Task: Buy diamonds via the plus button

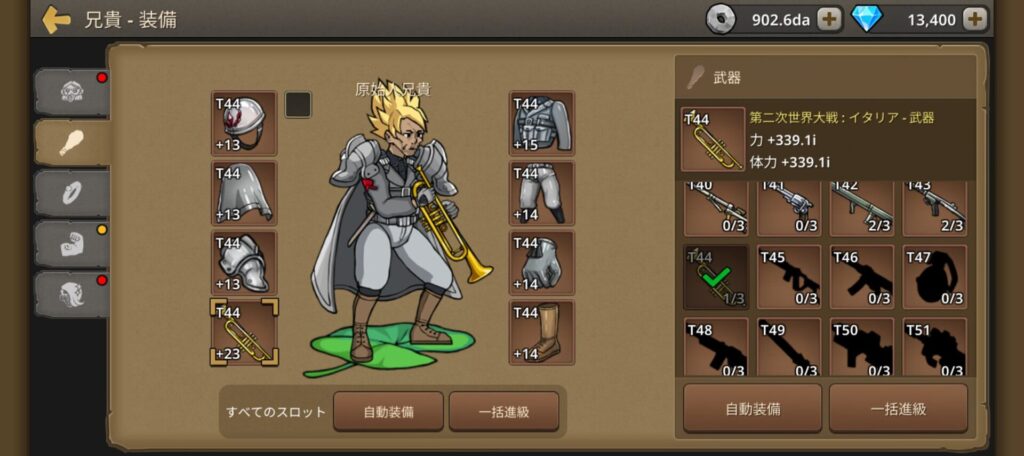Action: pos(975,18)
